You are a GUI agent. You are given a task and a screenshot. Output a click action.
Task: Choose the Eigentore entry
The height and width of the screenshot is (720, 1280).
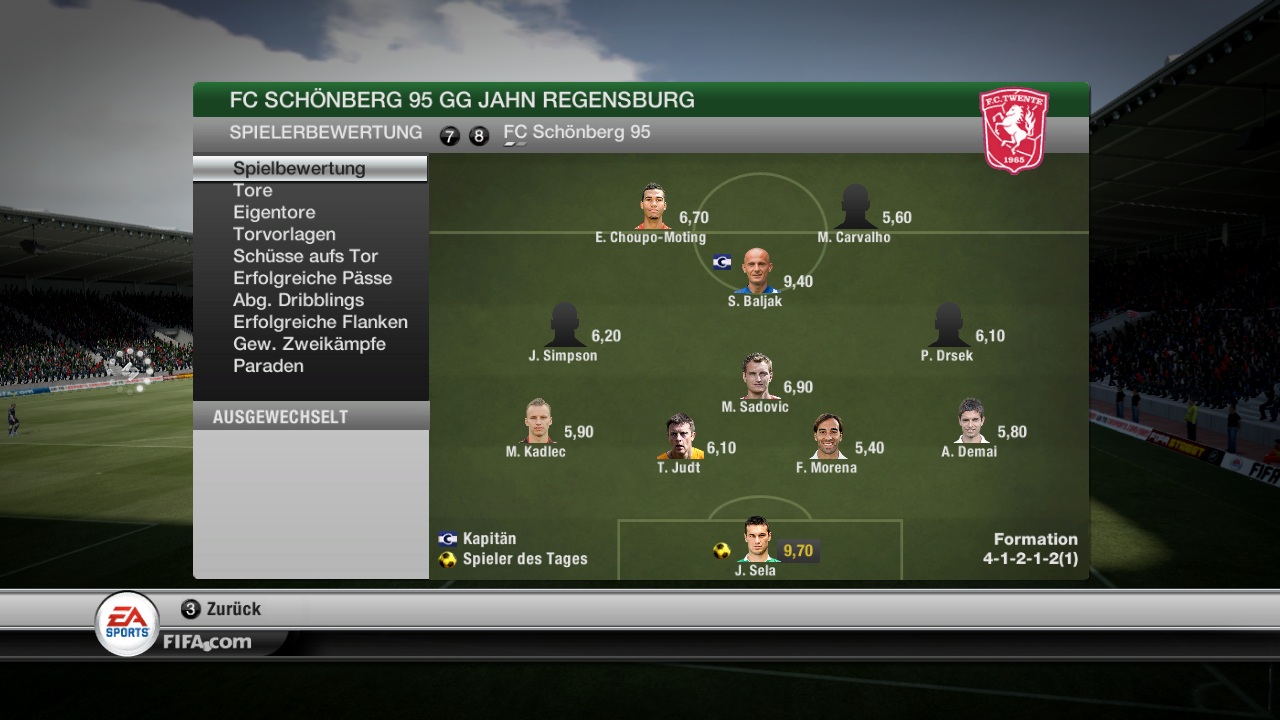[x=274, y=212]
